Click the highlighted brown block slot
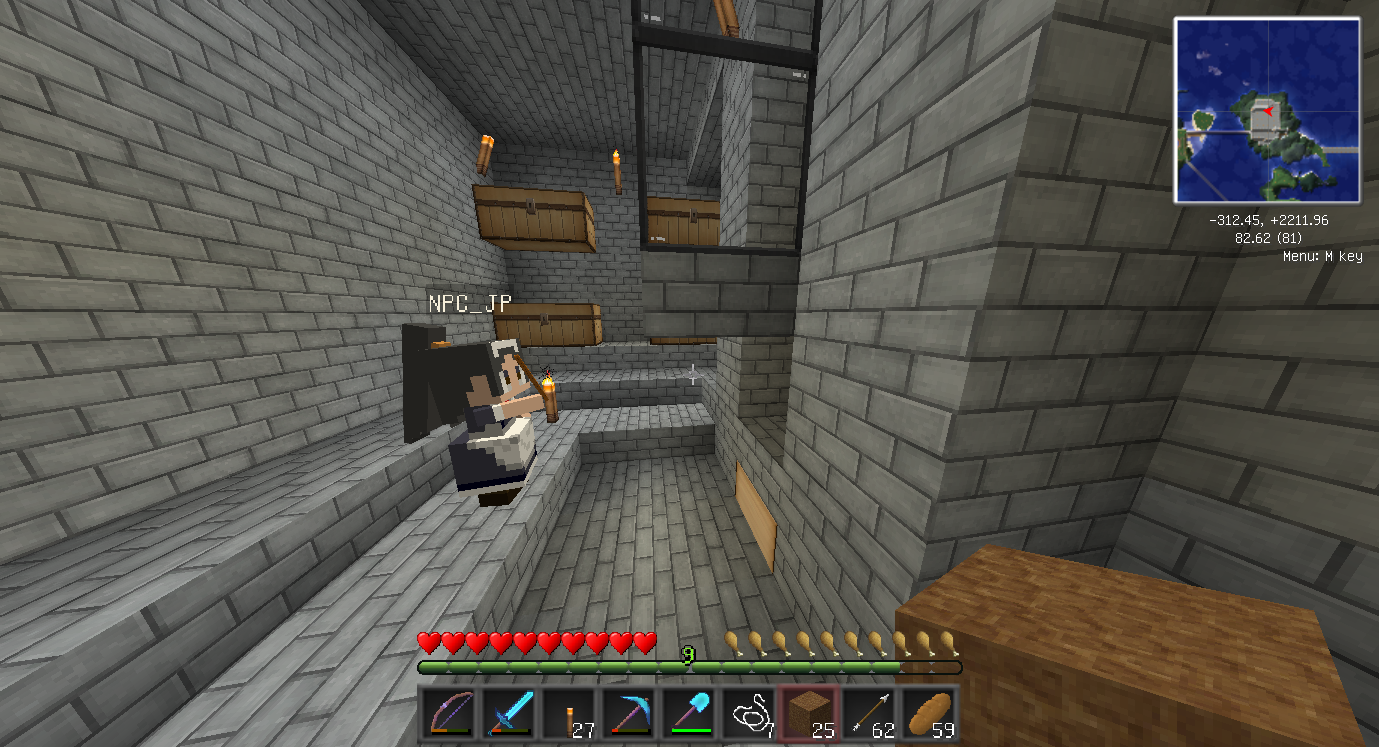Image resolution: width=1379 pixels, height=747 pixels. pyautogui.click(x=809, y=714)
